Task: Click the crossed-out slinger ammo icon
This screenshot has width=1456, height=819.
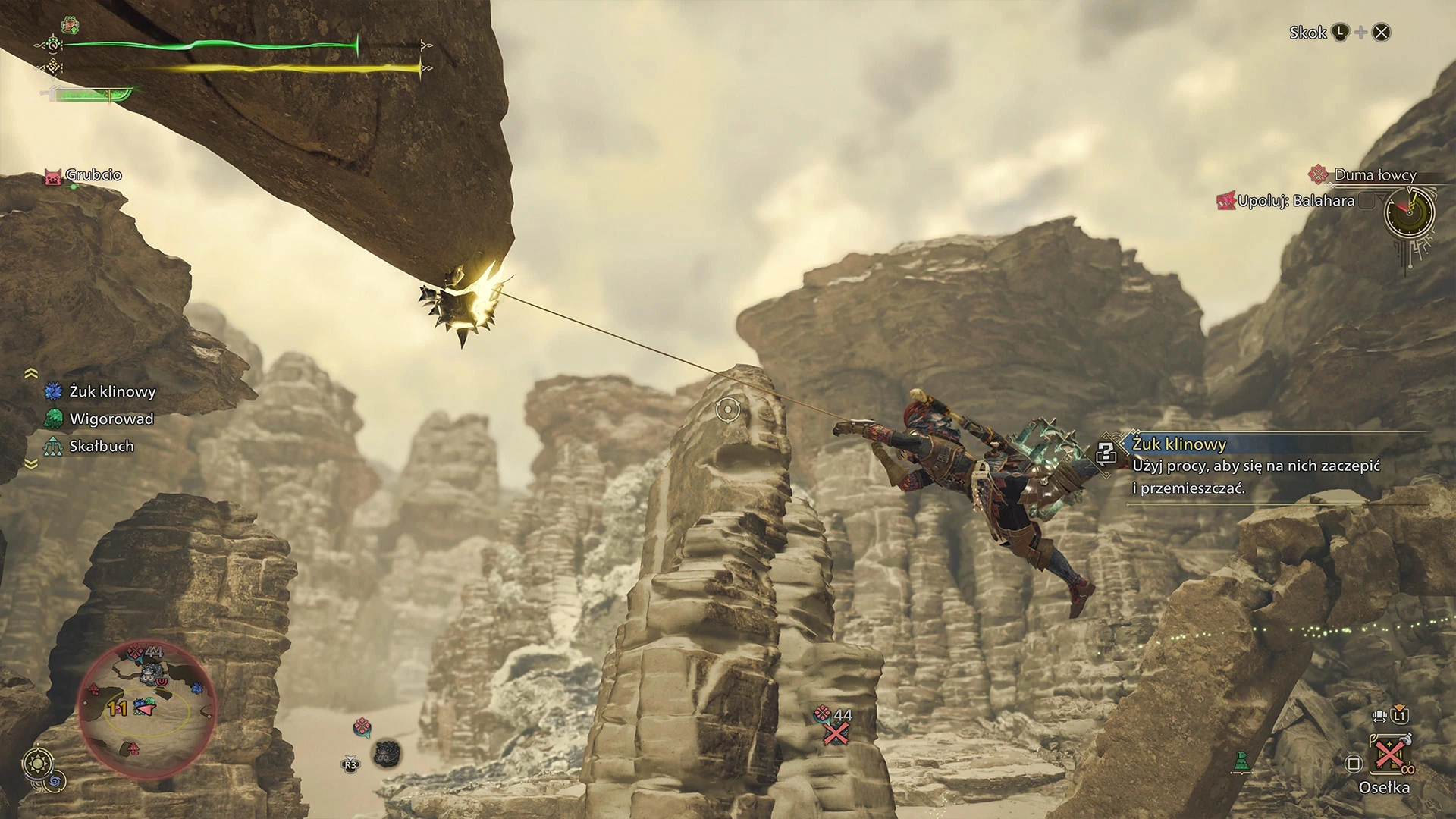Action: coord(836,733)
